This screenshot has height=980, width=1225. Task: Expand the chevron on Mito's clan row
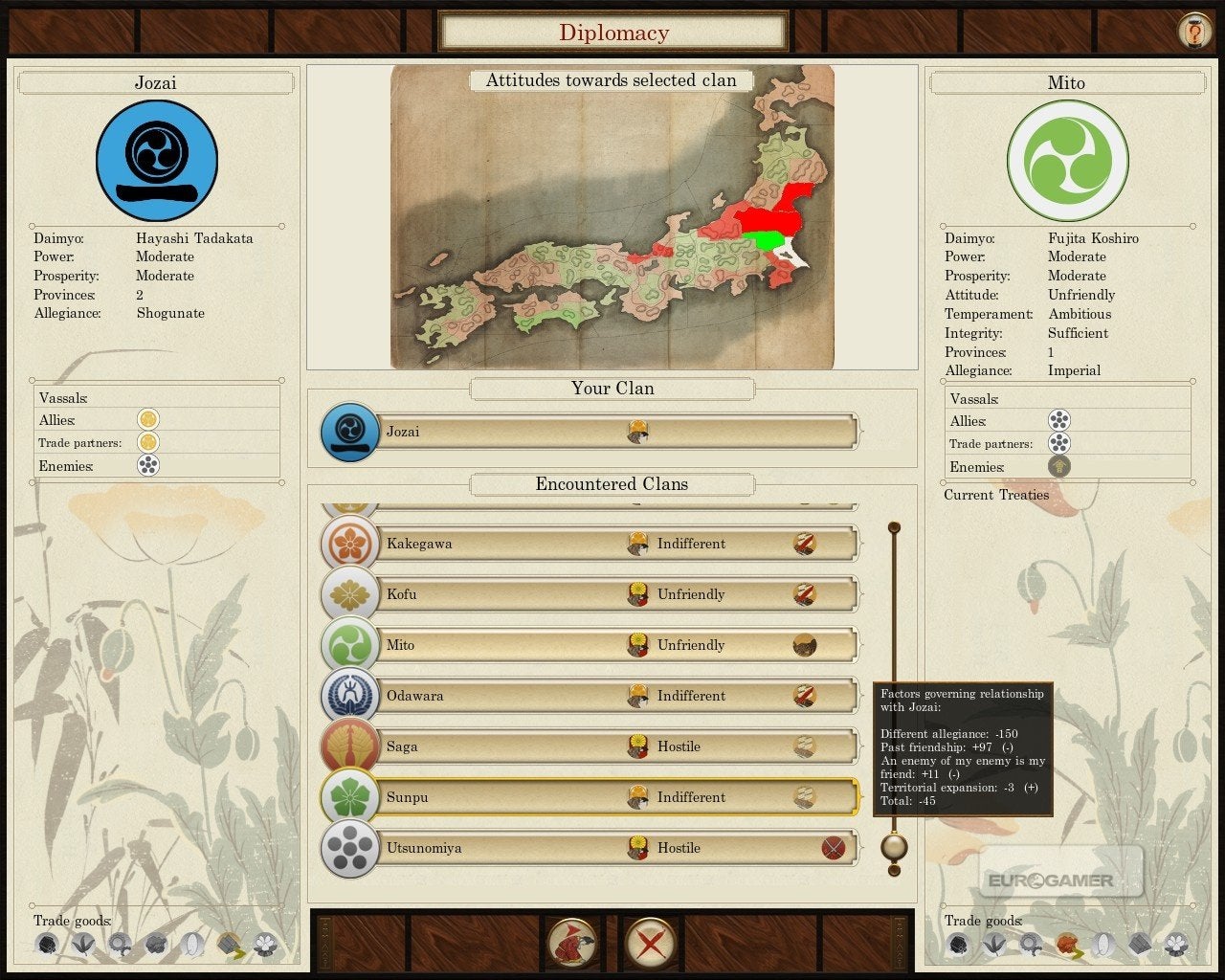click(860, 645)
